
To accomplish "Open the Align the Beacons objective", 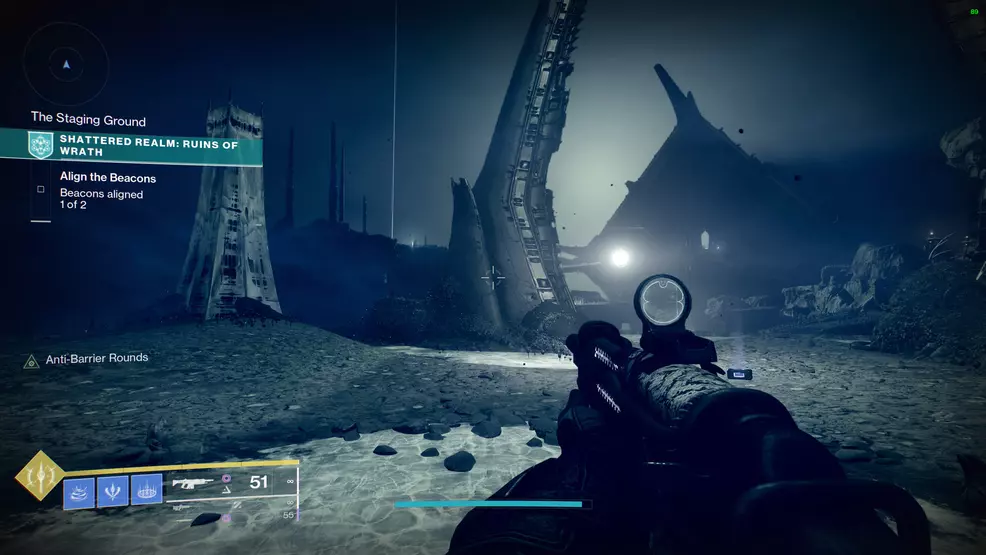I will pos(107,178).
